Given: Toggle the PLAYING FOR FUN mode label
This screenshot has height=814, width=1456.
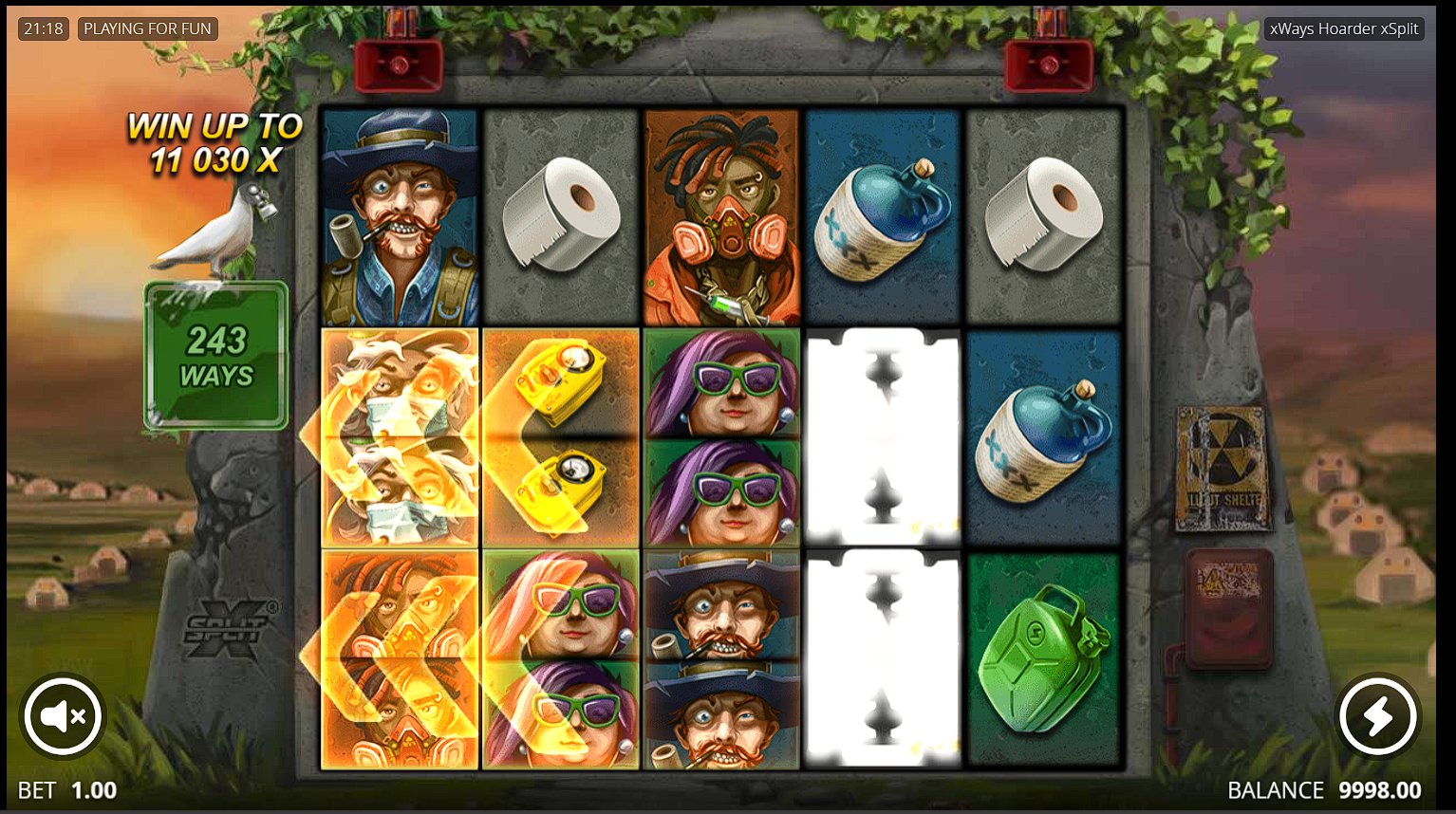Looking at the screenshot, I should tap(148, 28).
